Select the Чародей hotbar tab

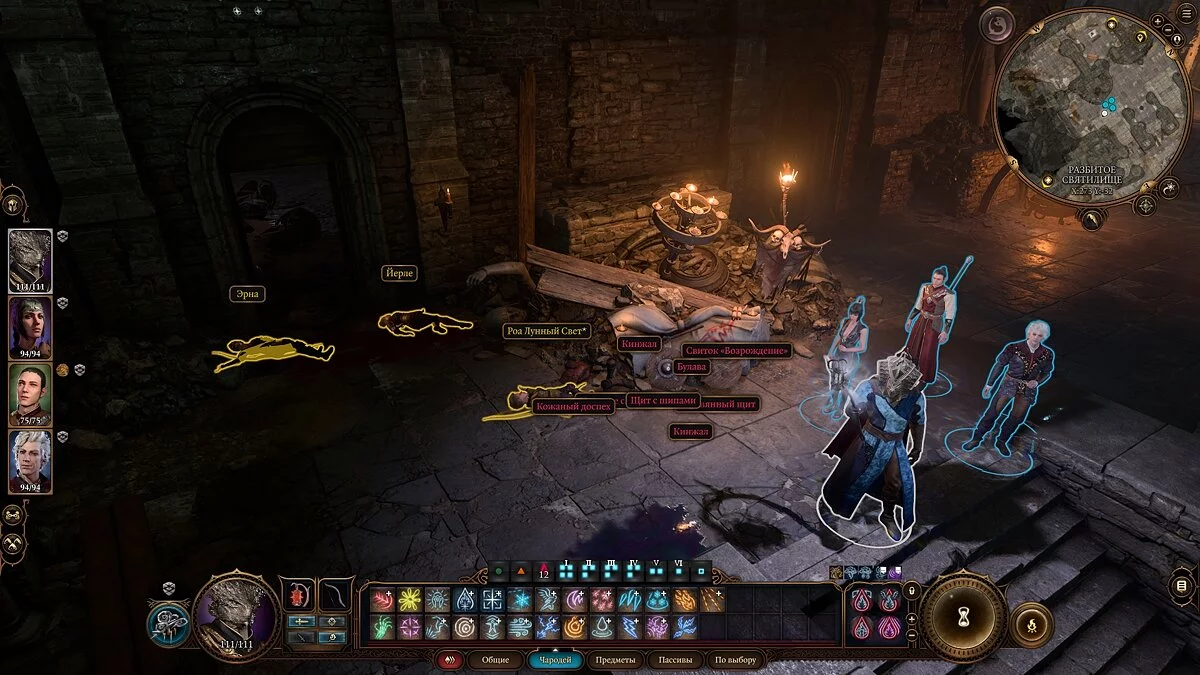[x=554, y=660]
